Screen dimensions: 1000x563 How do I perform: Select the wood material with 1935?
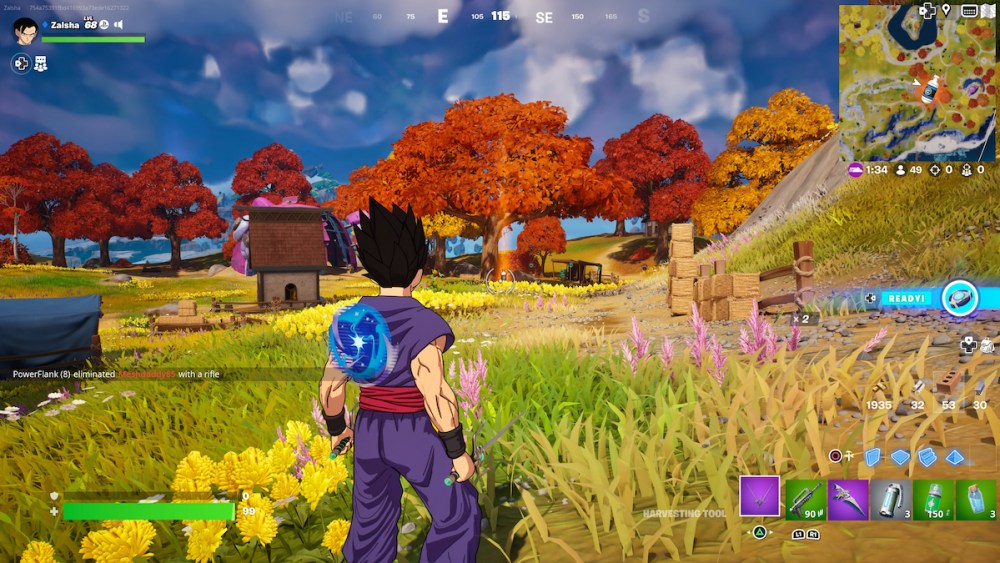click(880, 388)
